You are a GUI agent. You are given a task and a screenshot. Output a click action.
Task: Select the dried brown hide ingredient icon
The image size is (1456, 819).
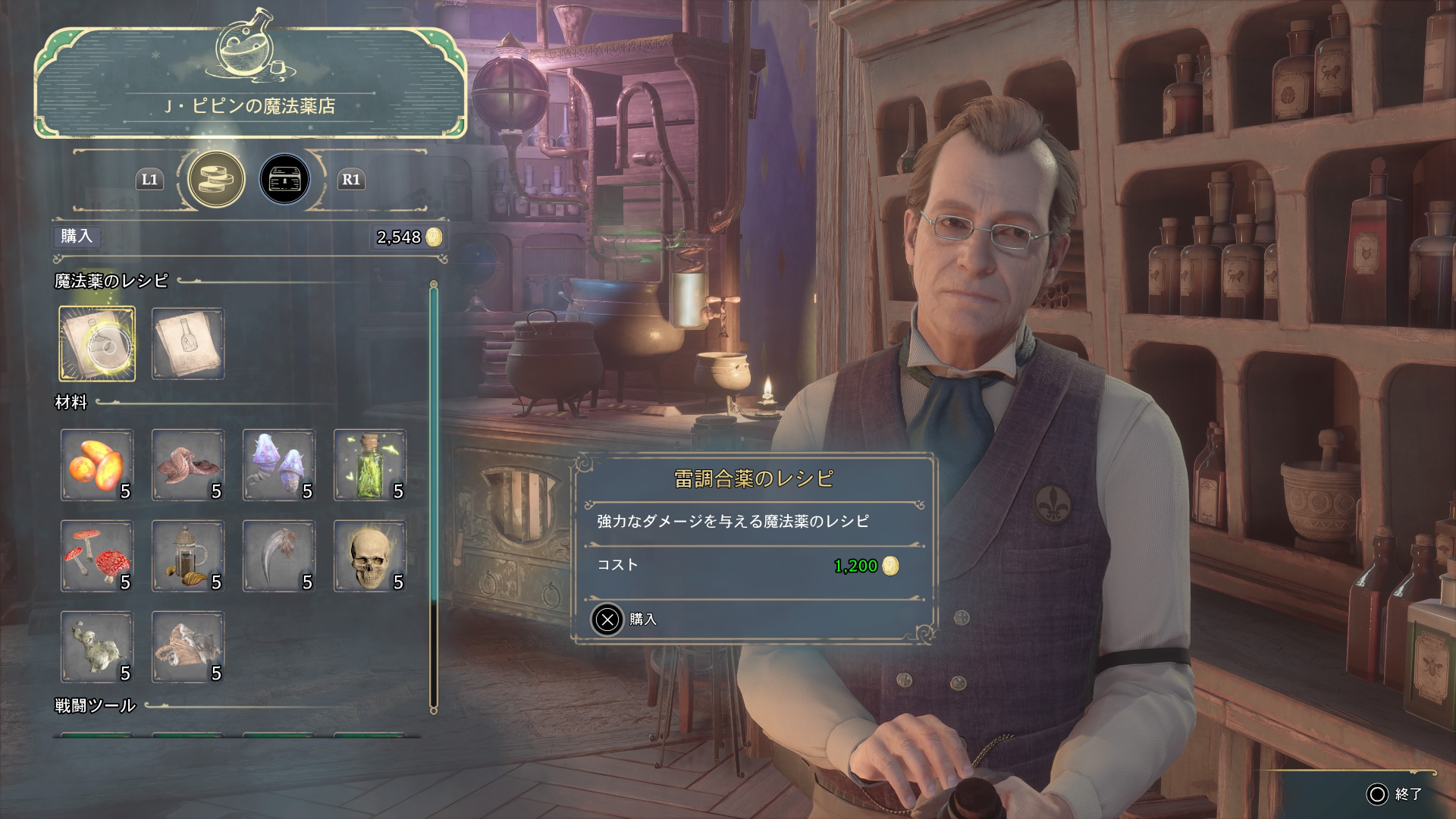(188, 648)
